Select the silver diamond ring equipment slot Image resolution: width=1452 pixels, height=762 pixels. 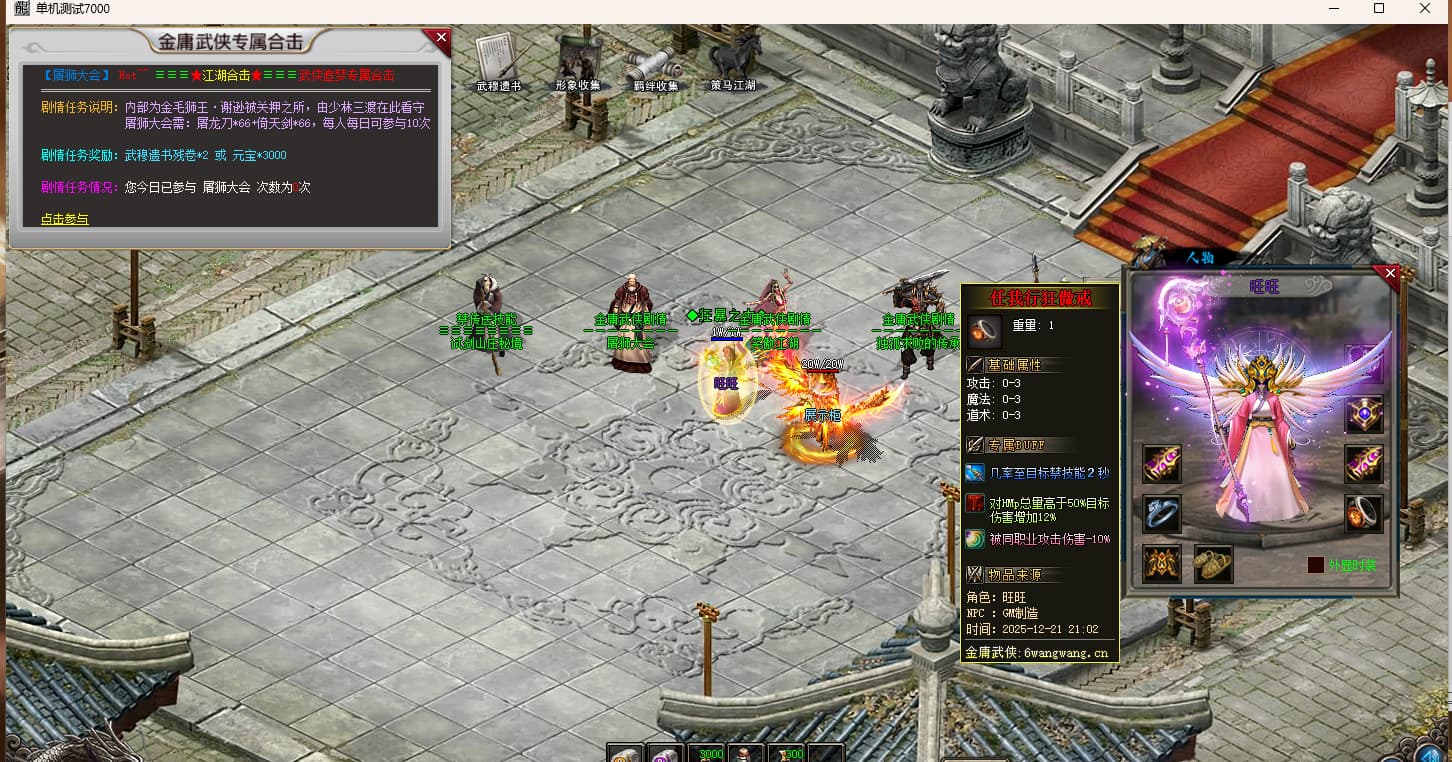pos(1162,514)
